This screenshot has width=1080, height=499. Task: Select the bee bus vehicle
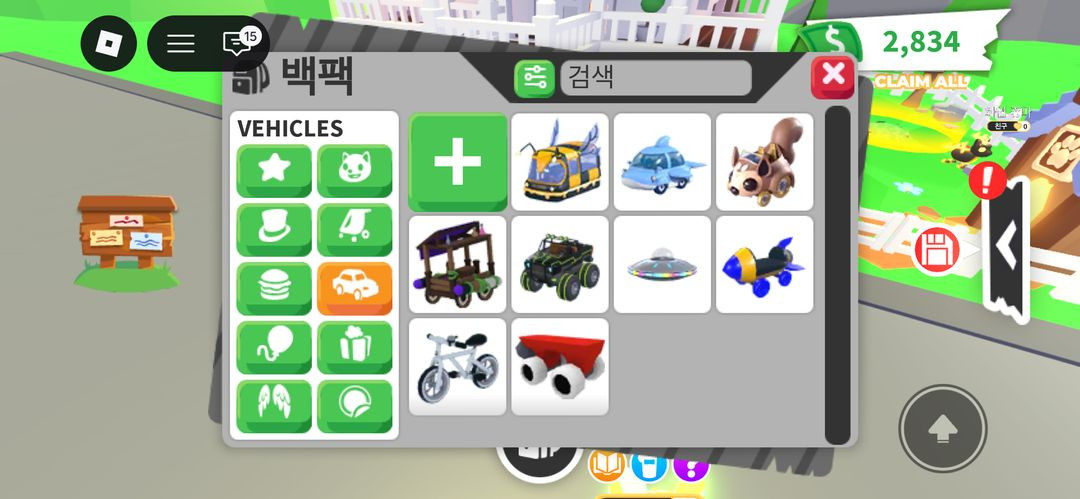(560, 162)
